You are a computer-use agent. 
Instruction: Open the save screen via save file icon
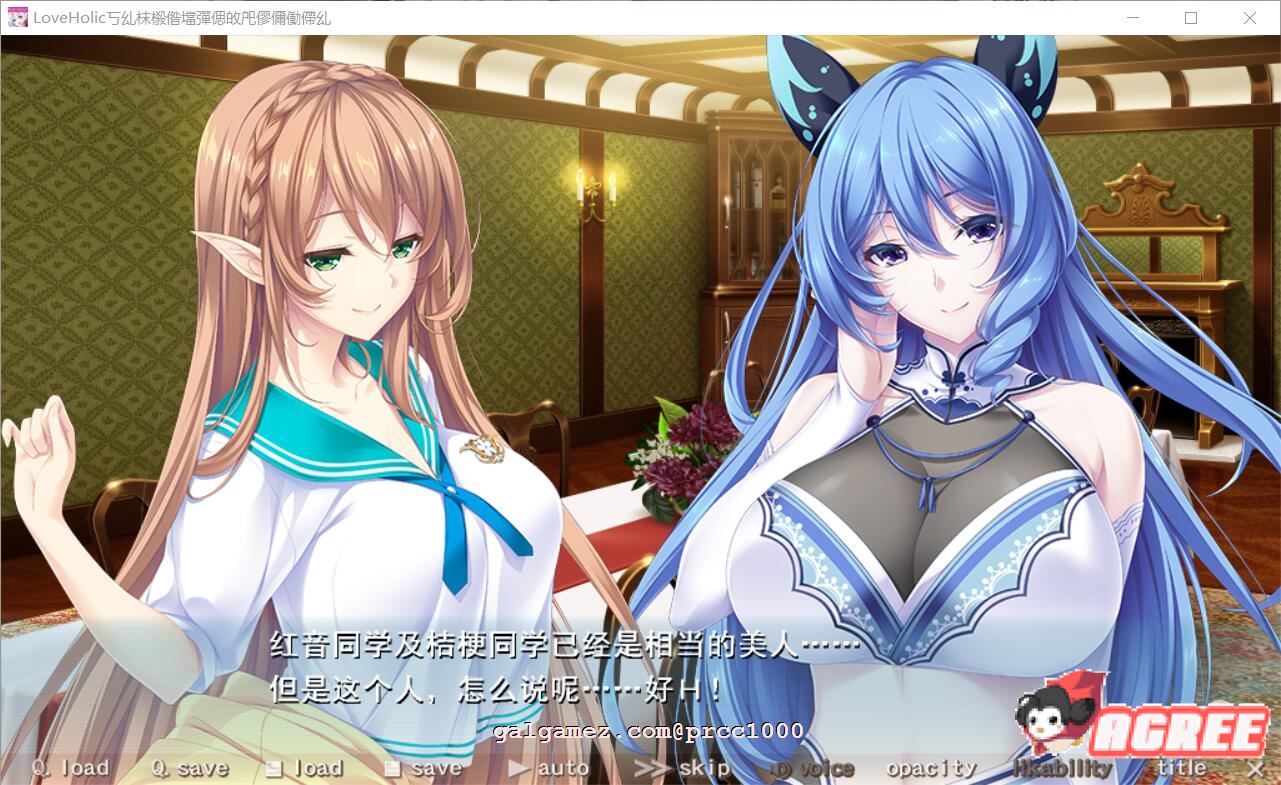click(392, 768)
